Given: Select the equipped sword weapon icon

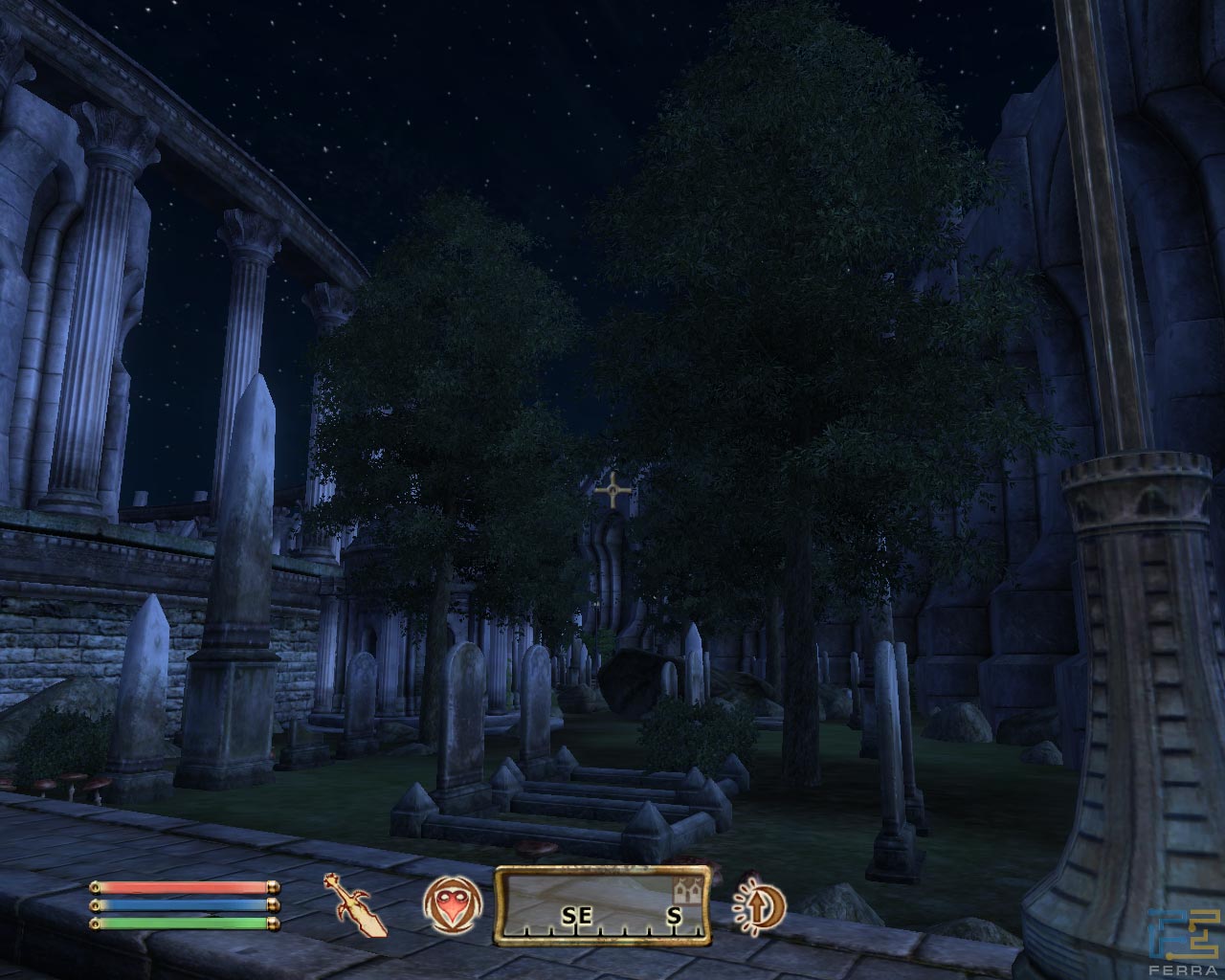Looking at the screenshot, I should 361,904.
